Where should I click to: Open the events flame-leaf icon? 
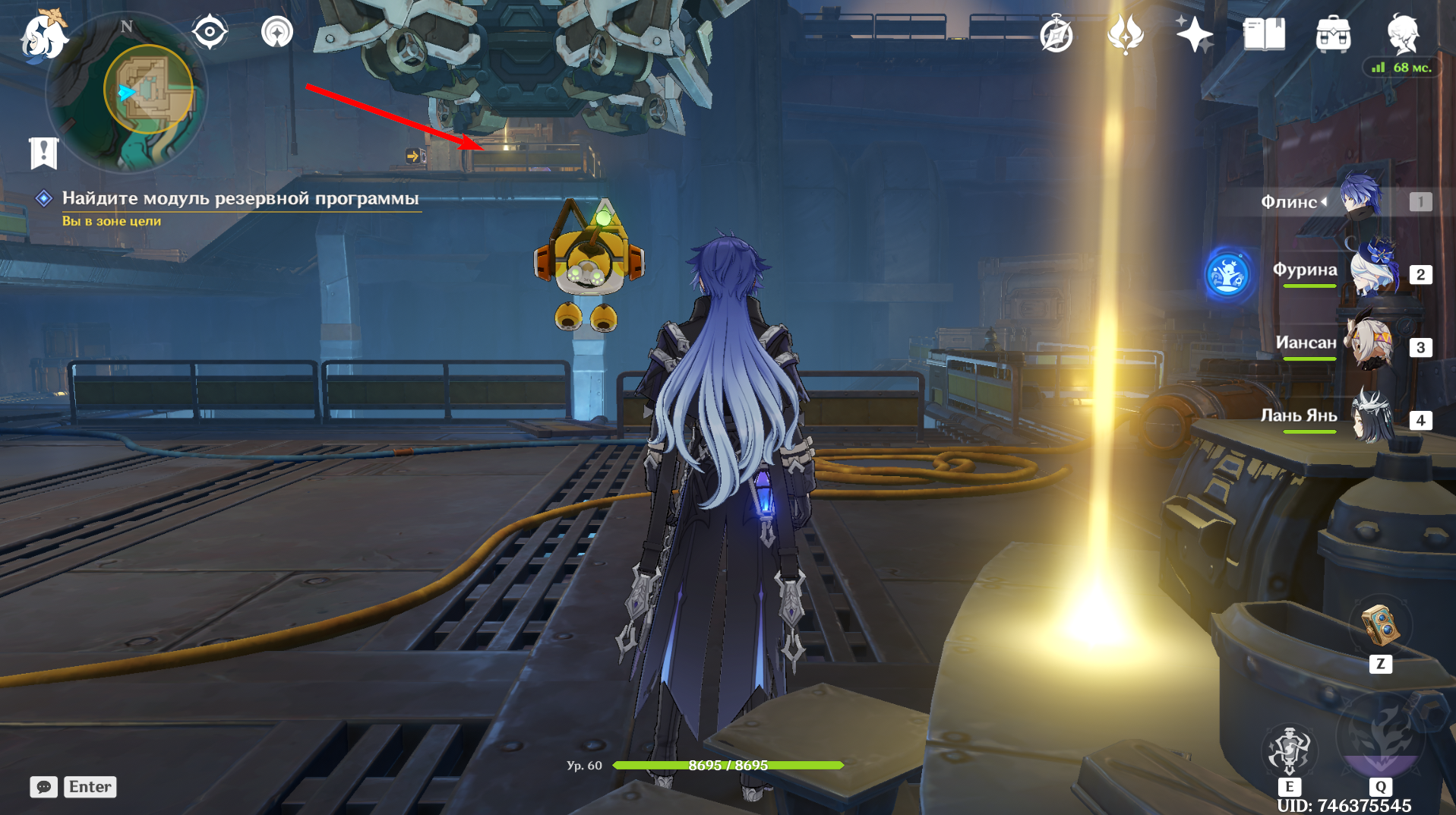click(1125, 35)
